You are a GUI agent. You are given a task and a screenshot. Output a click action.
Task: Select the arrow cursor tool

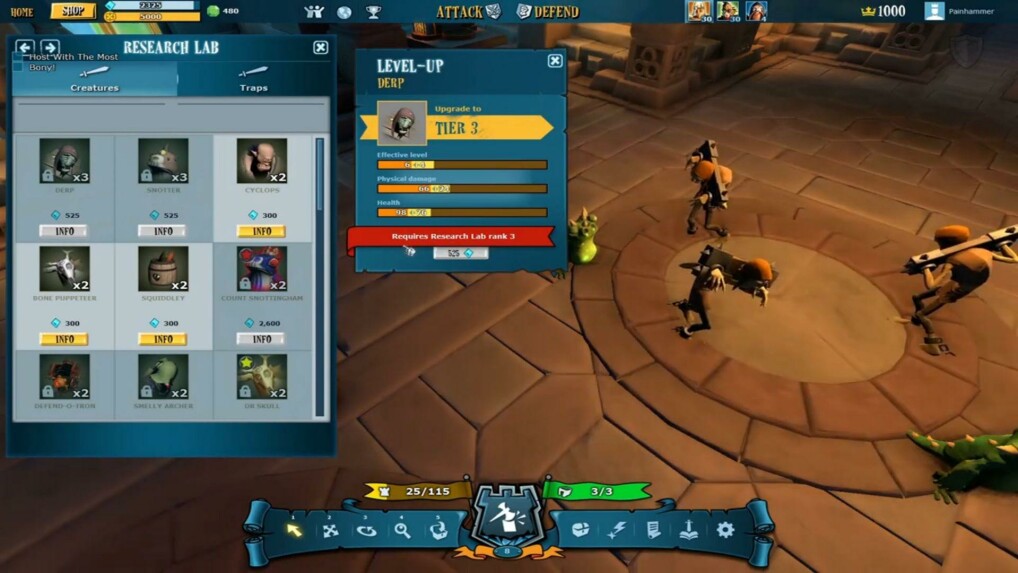[x=294, y=529]
